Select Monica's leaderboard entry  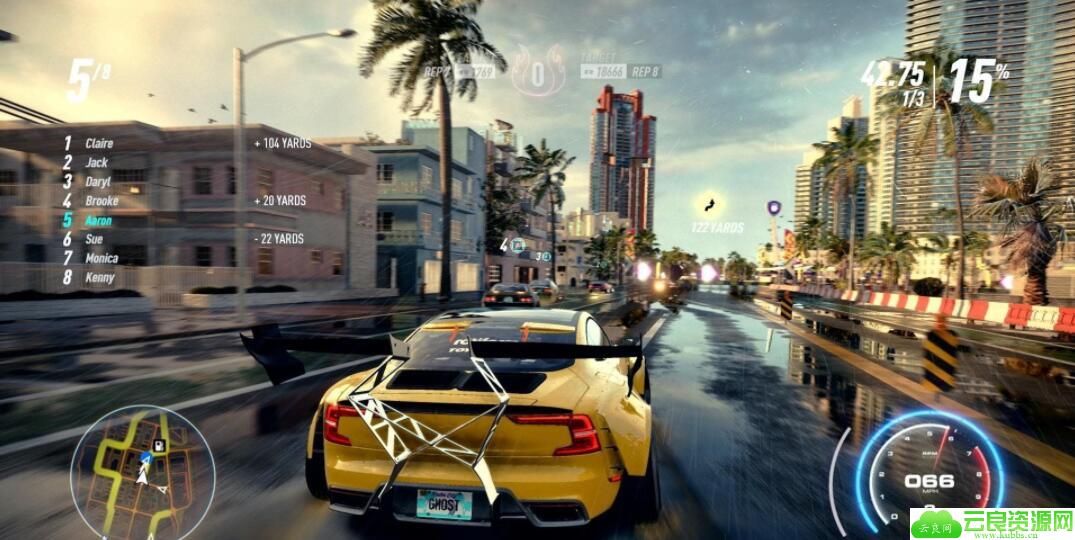click(x=101, y=258)
